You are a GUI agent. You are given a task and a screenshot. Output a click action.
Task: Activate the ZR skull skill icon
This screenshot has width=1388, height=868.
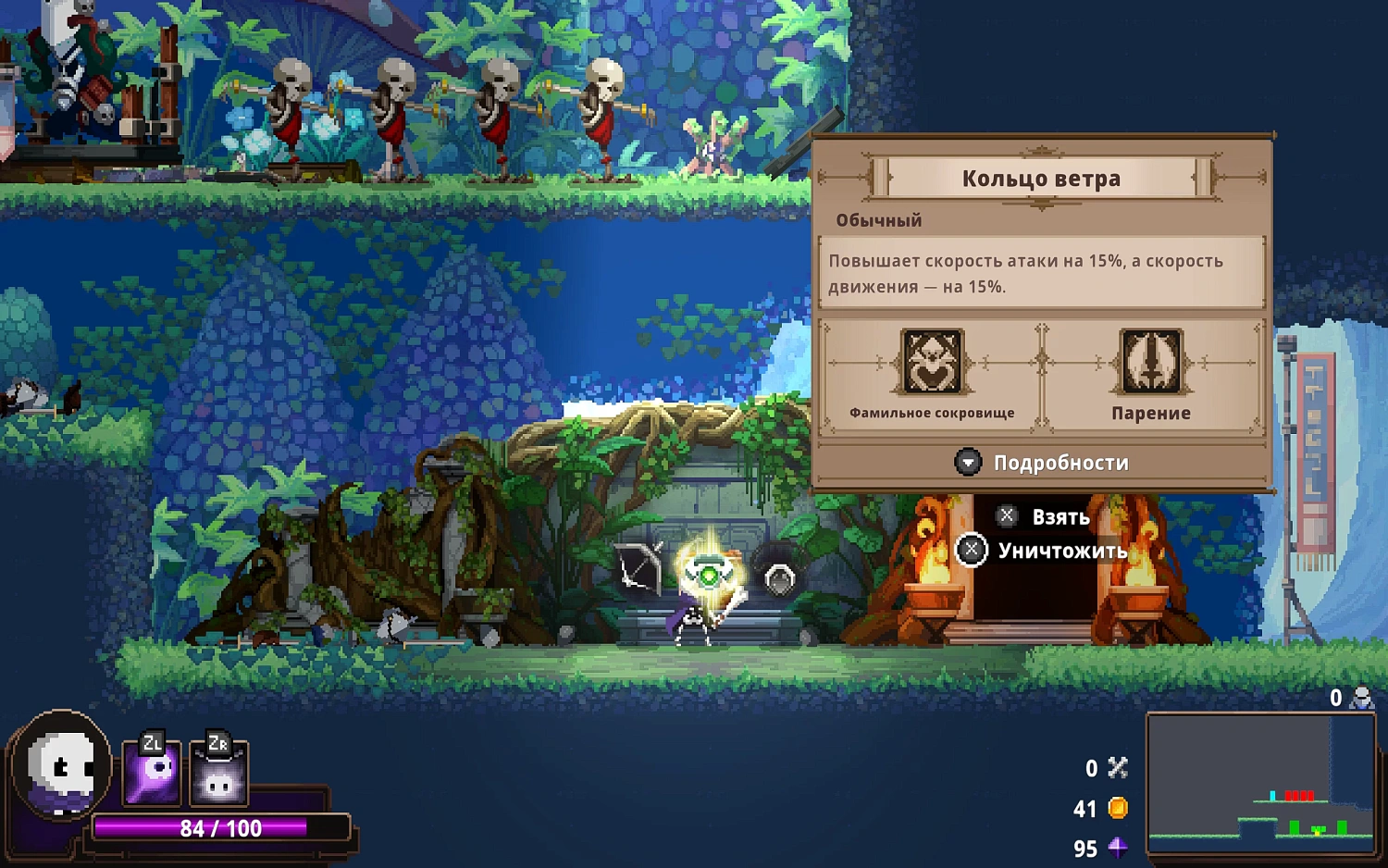click(218, 773)
